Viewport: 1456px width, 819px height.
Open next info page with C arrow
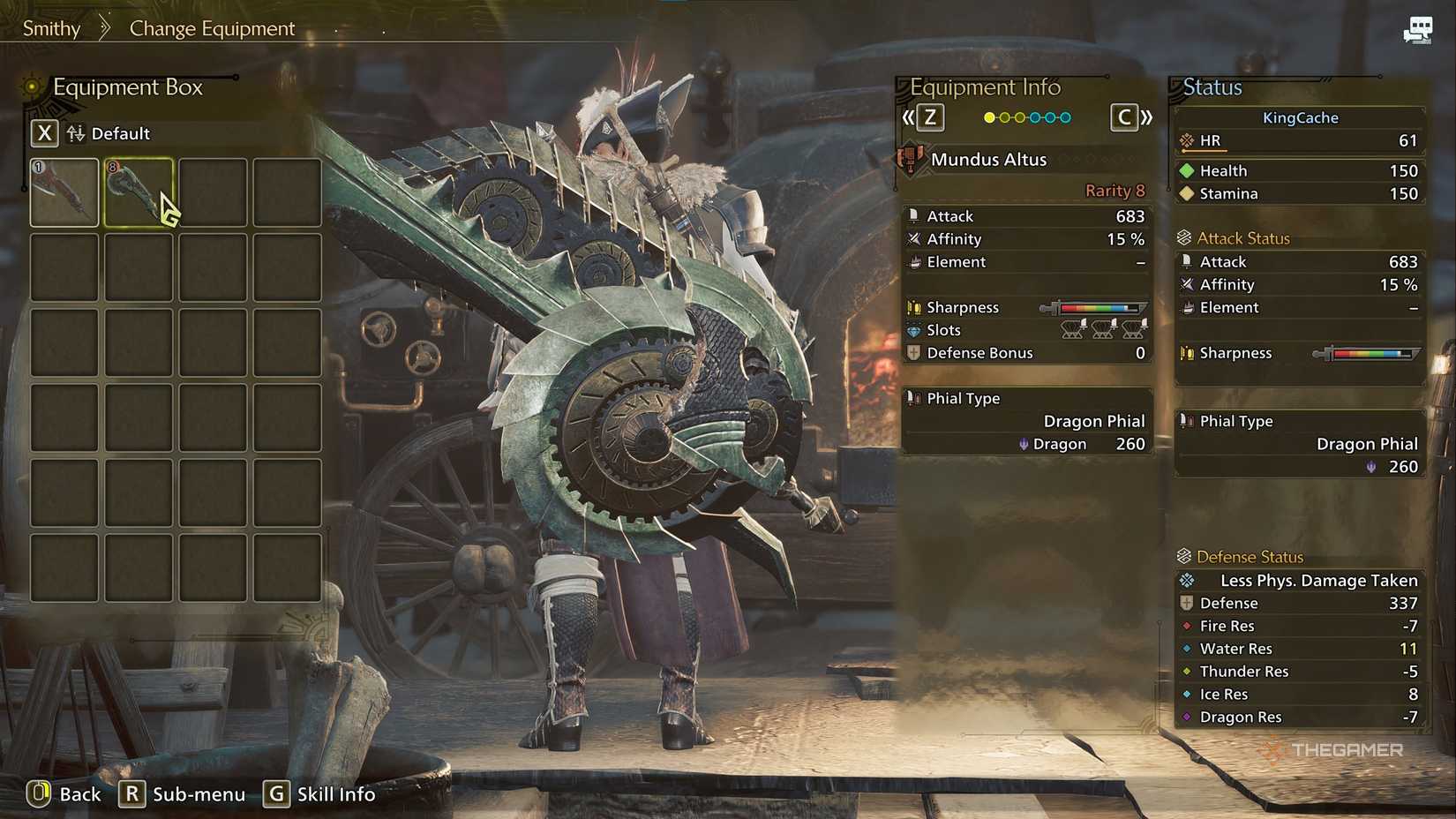click(x=1123, y=116)
